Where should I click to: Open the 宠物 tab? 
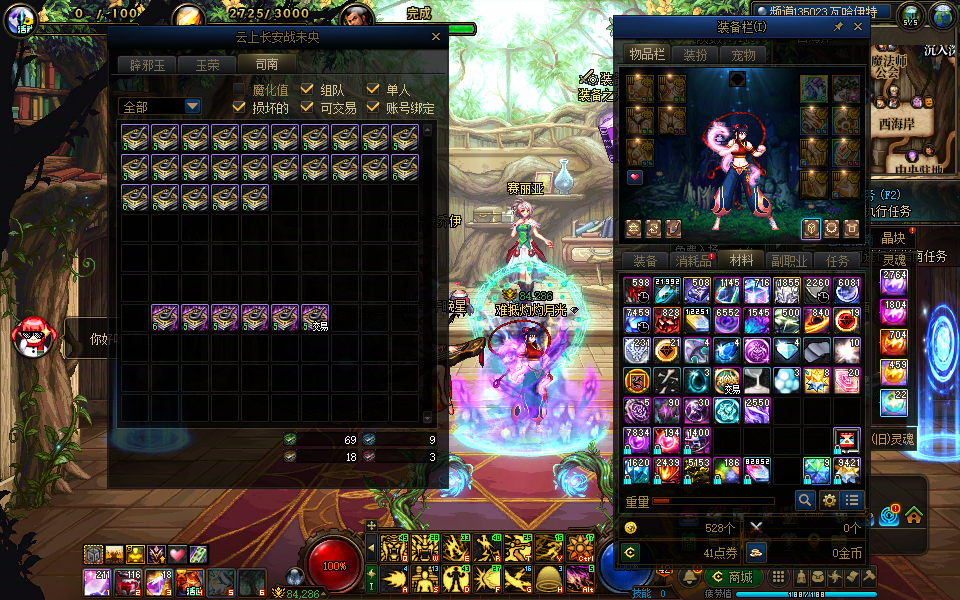pos(742,54)
